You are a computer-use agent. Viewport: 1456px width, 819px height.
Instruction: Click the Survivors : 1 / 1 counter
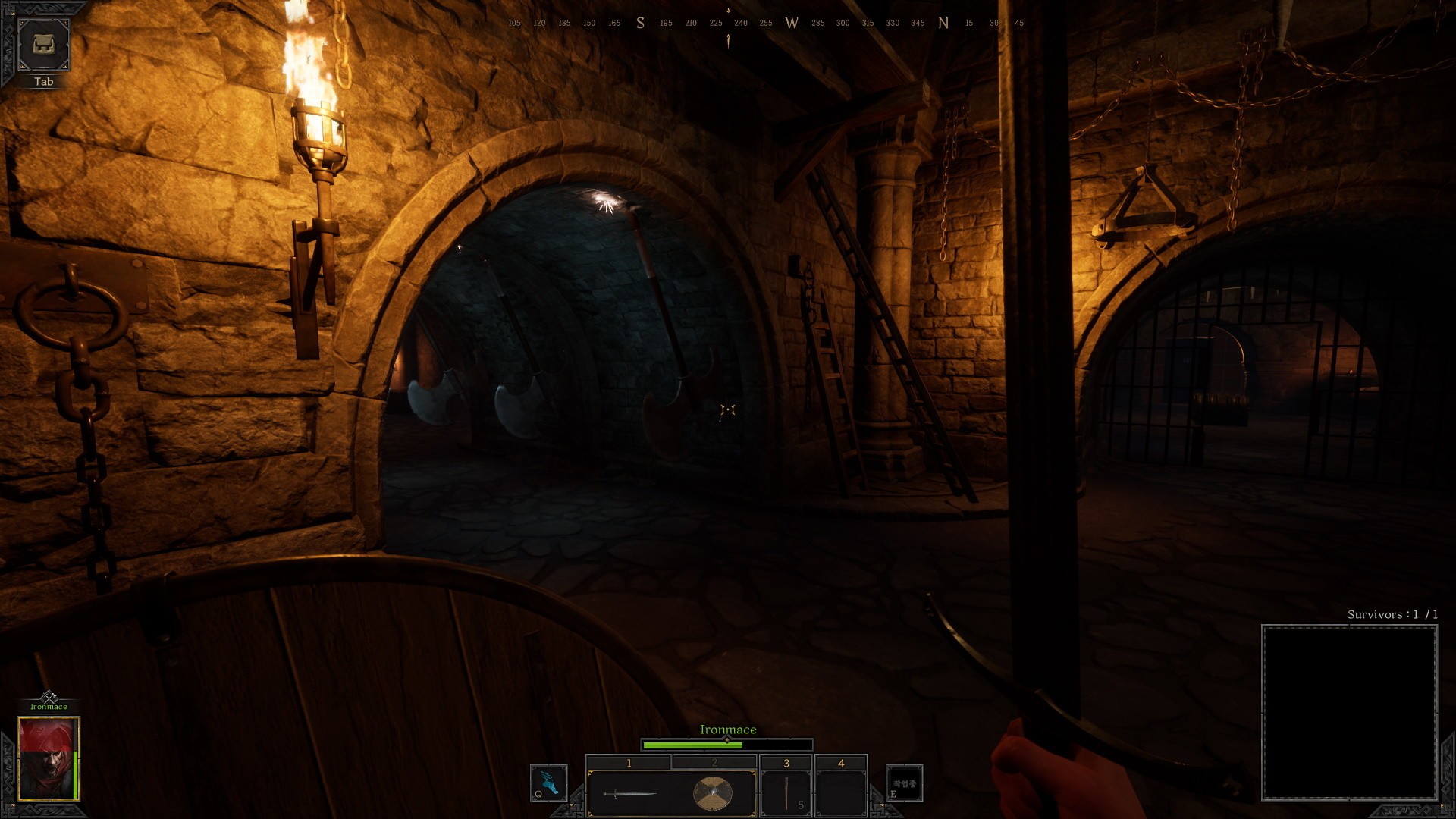pyautogui.click(x=1392, y=616)
